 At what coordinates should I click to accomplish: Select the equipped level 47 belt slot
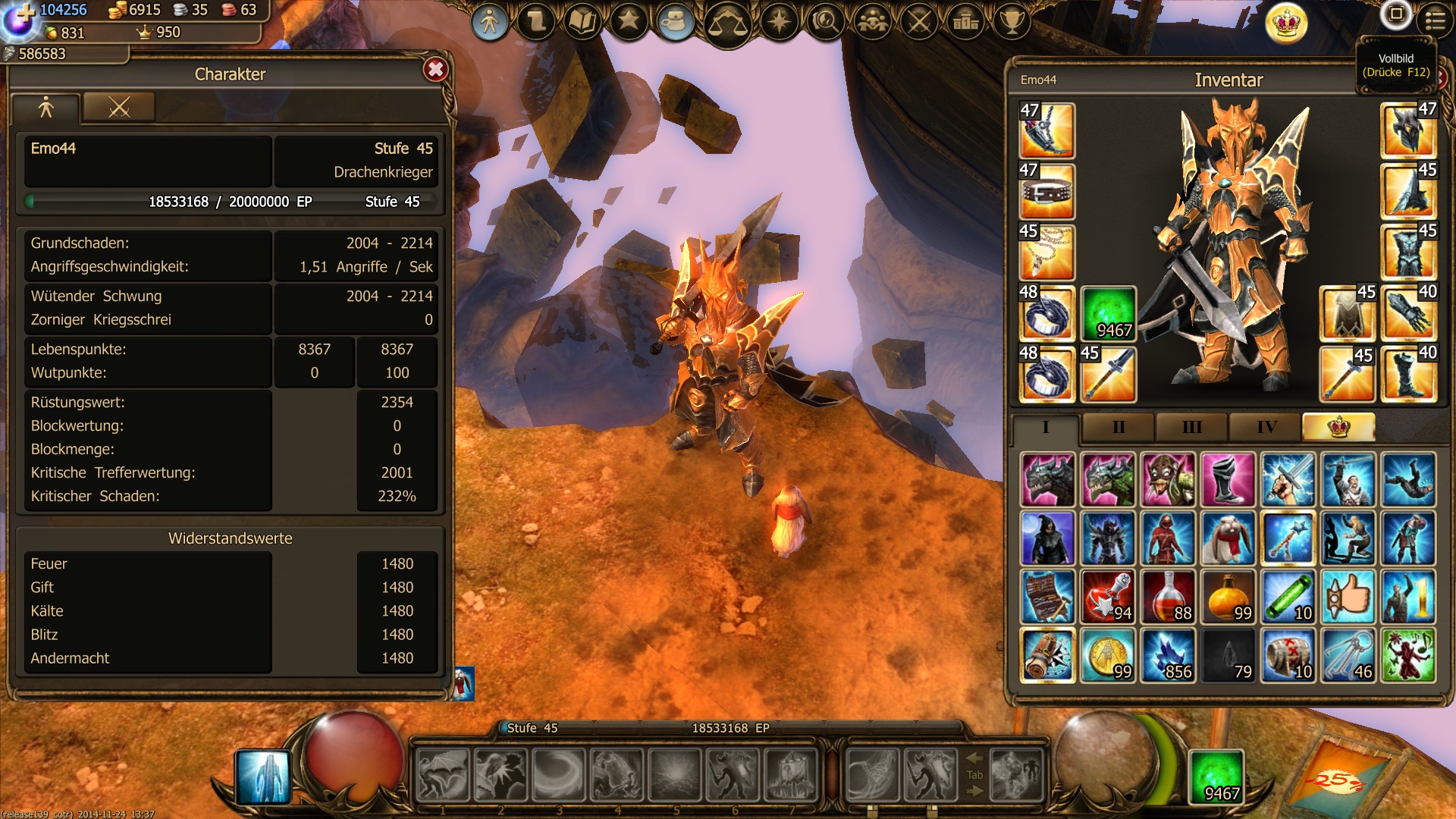click(x=1046, y=191)
